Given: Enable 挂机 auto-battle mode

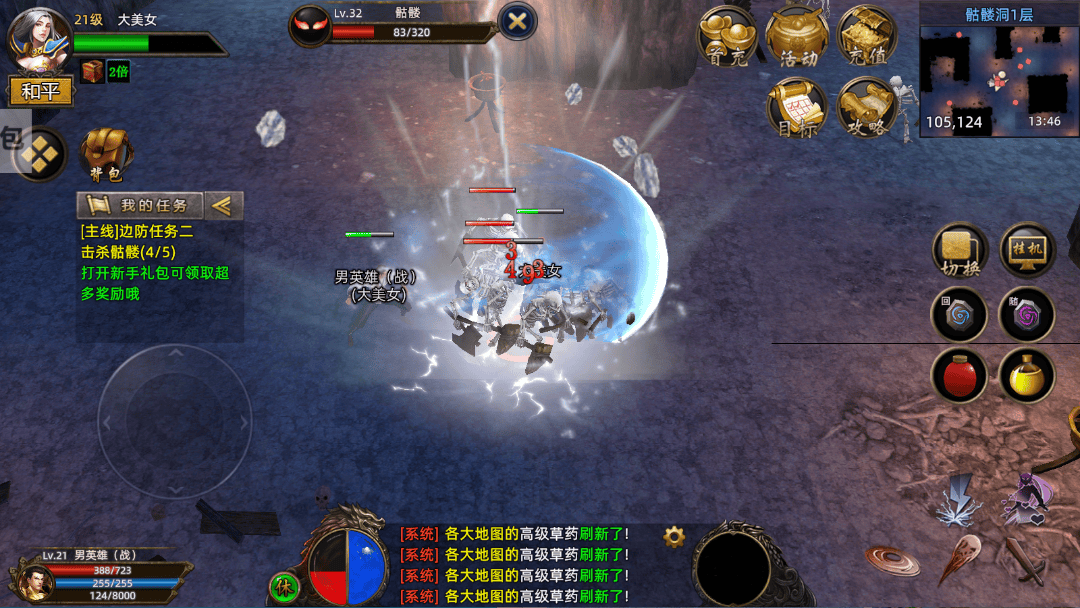Looking at the screenshot, I should 1028,250.
